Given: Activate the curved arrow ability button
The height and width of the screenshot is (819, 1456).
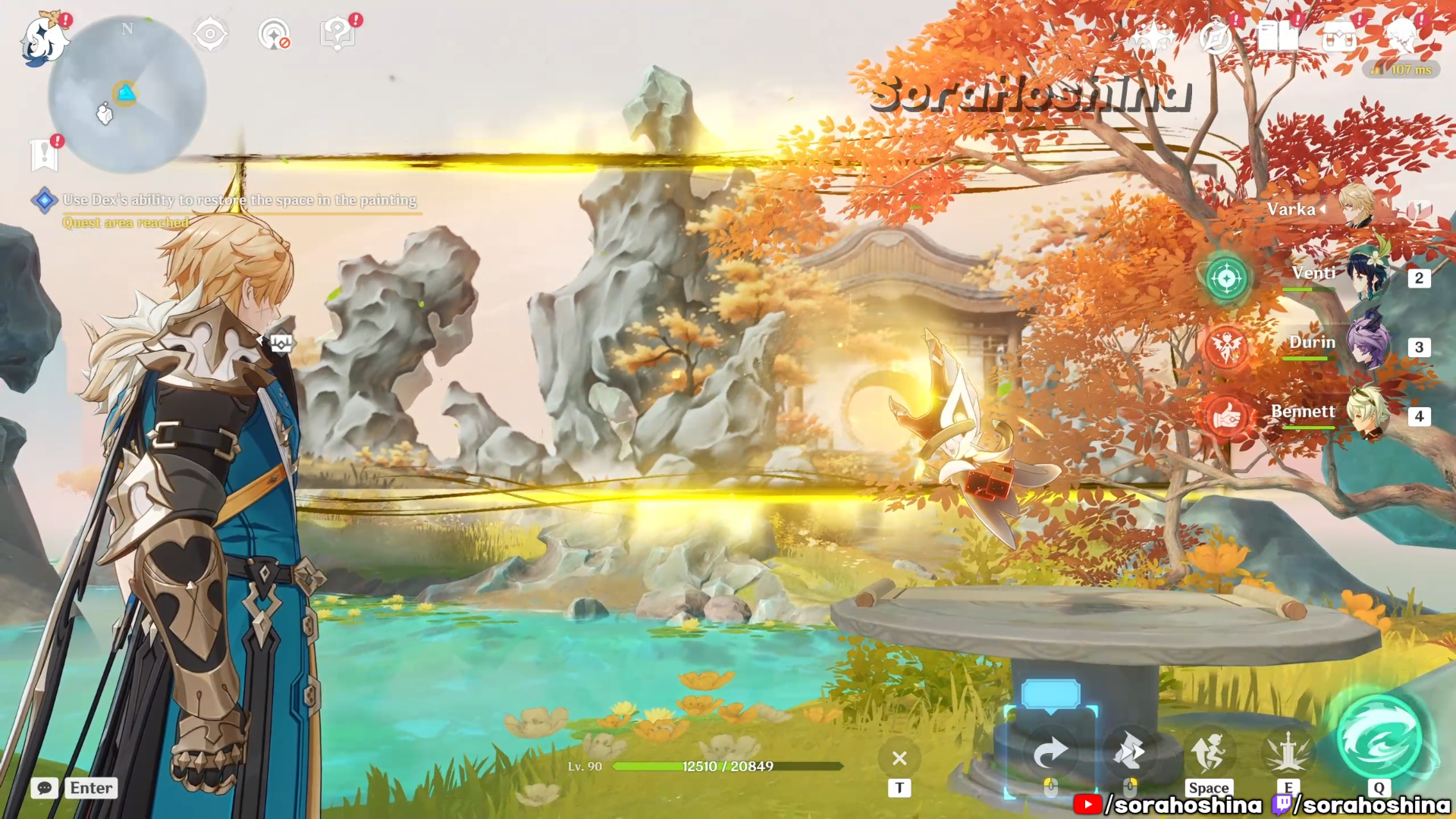Looking at the screenshot, I should 1051,752.
